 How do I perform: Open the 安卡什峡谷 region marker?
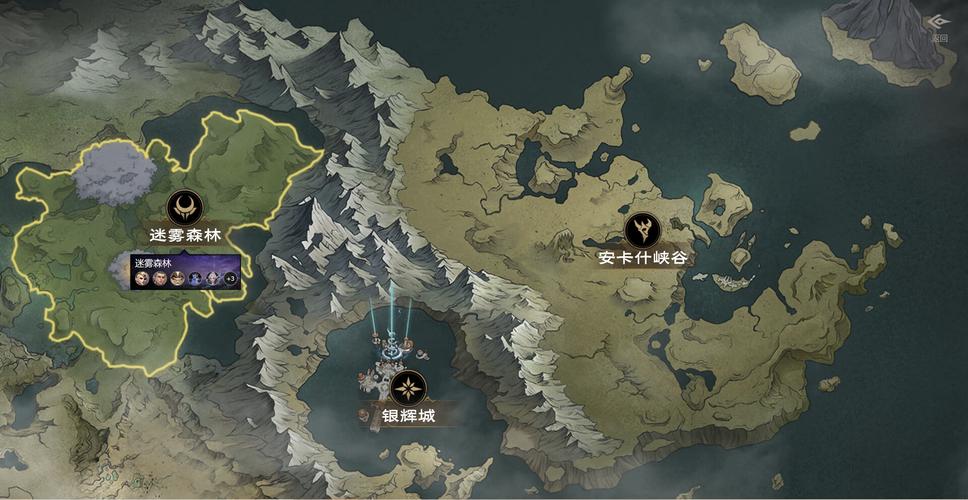pyautogui.click(x=640, y=230)
